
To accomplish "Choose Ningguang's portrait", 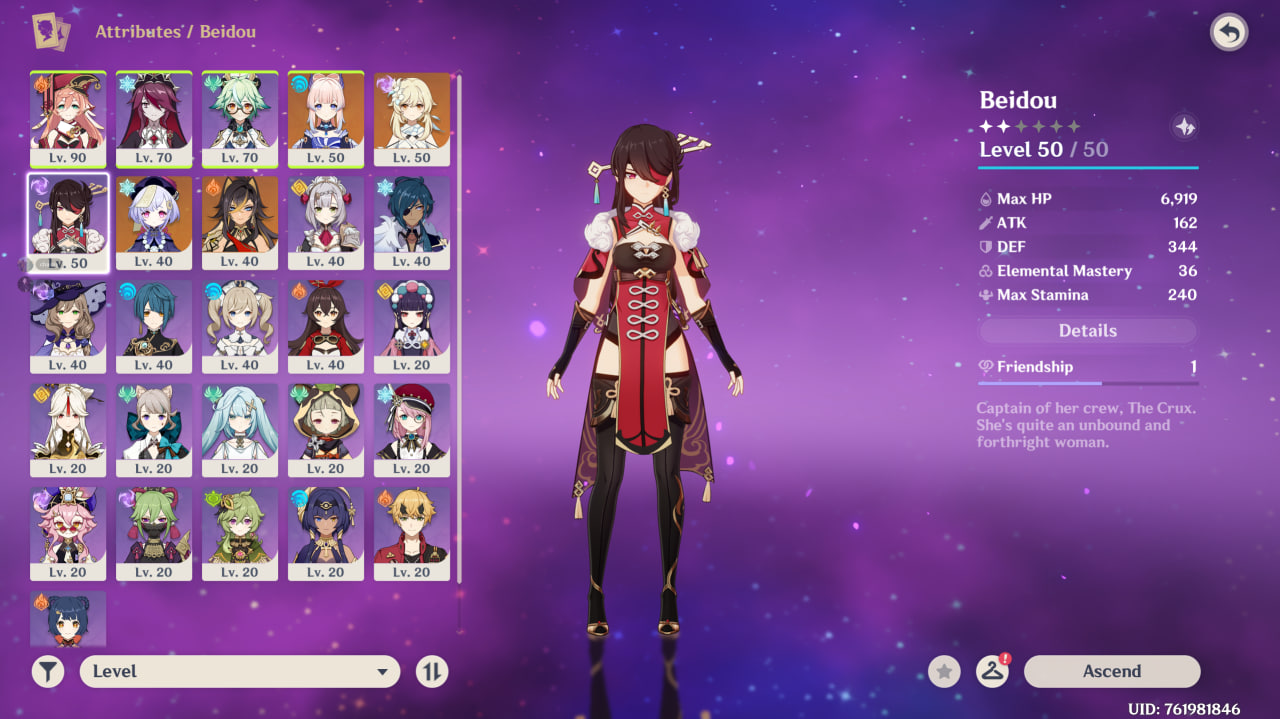I will [68, 429].
